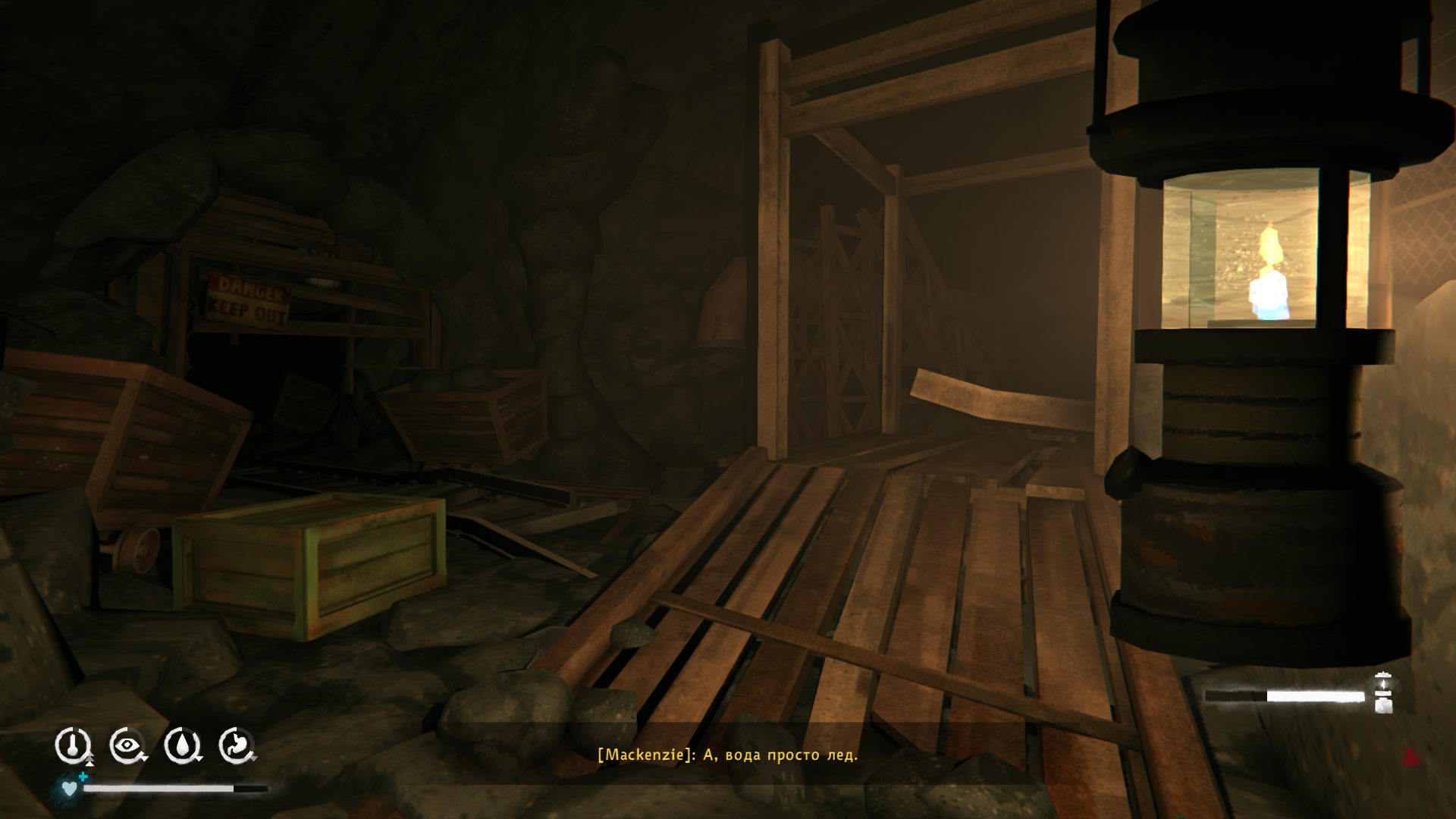Click the heart condition icon
1456x819 pixels.
click(70, 788)
